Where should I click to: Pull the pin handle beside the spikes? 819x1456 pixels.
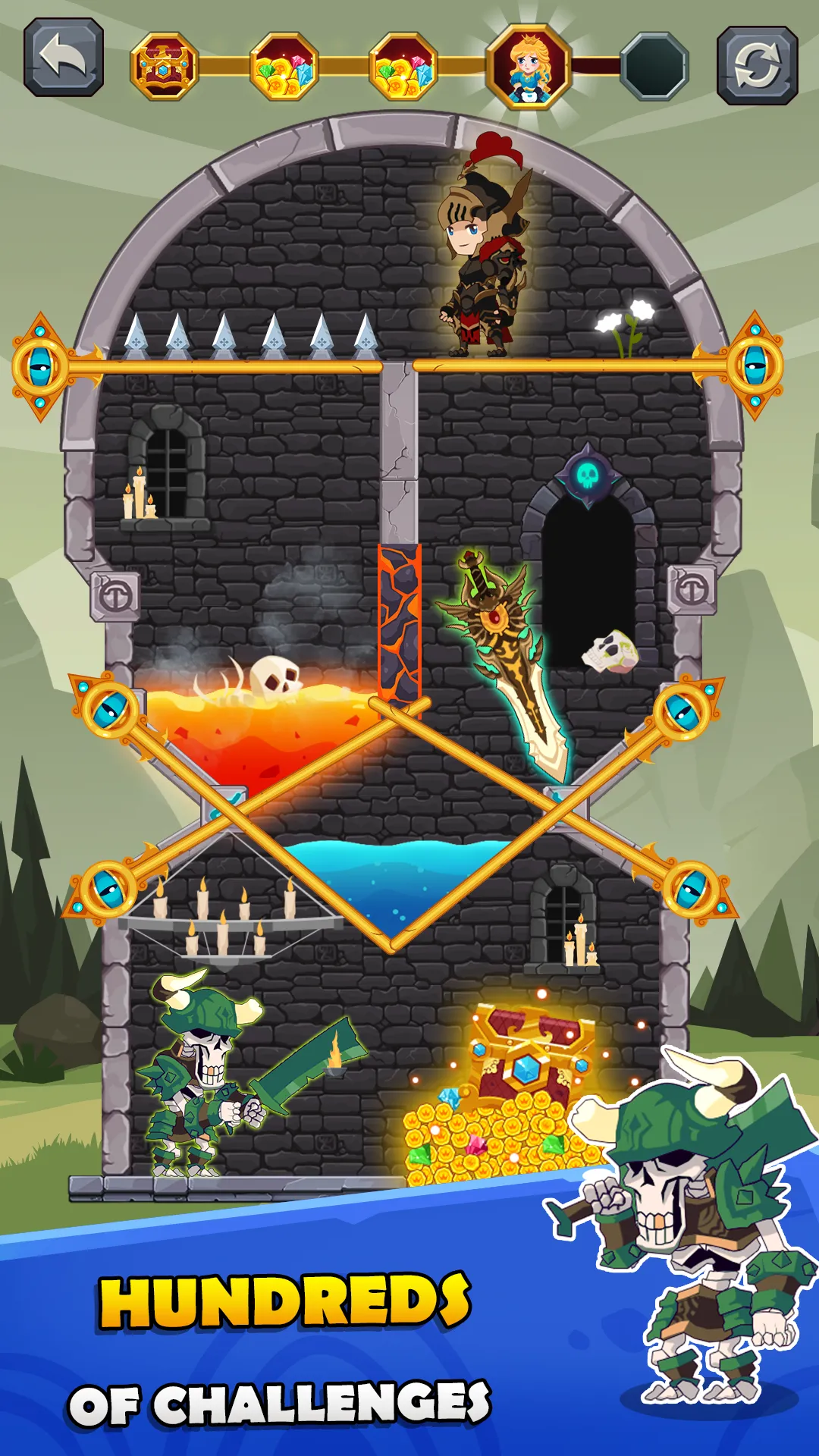pos(41,367)
